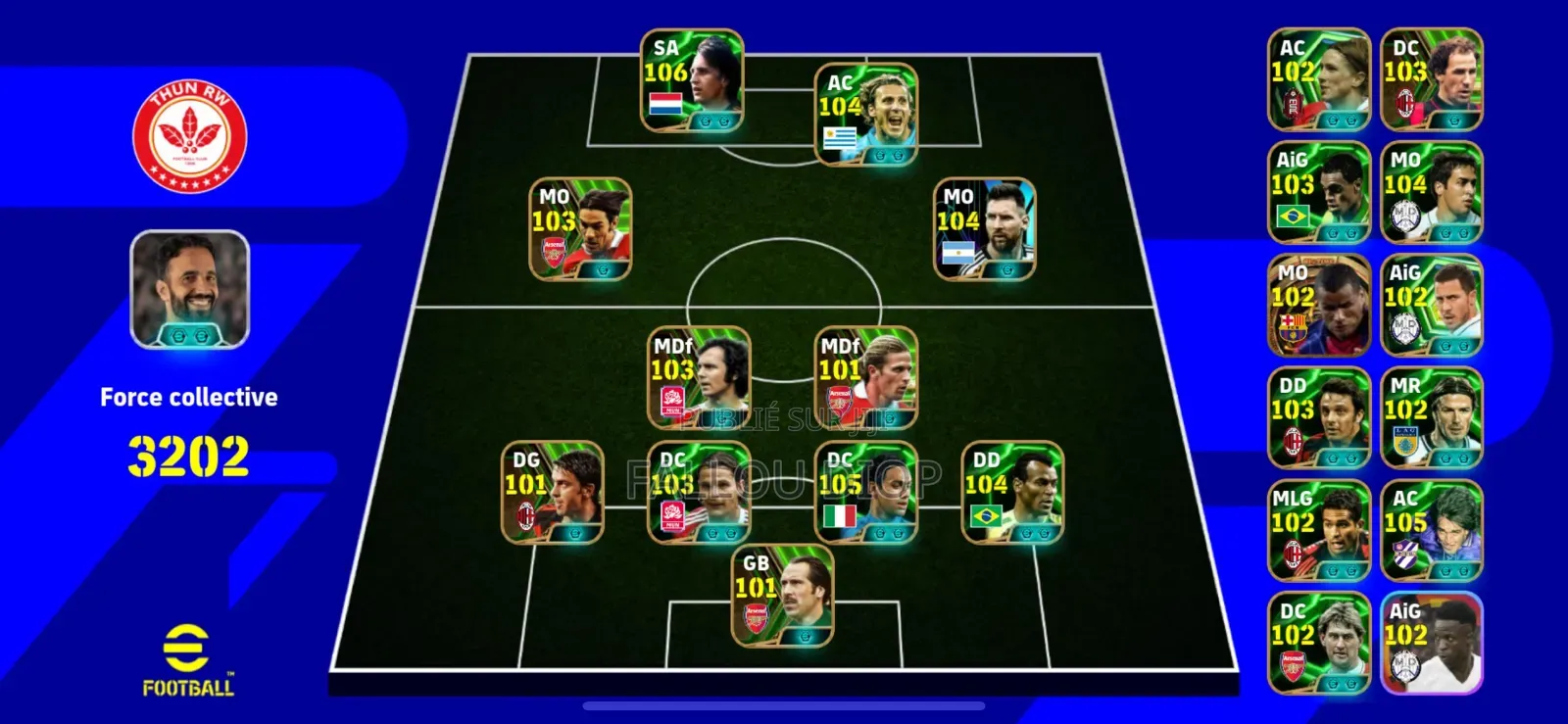Click the Force collective label
The image size is (1568, 724).
coord(189,397)
